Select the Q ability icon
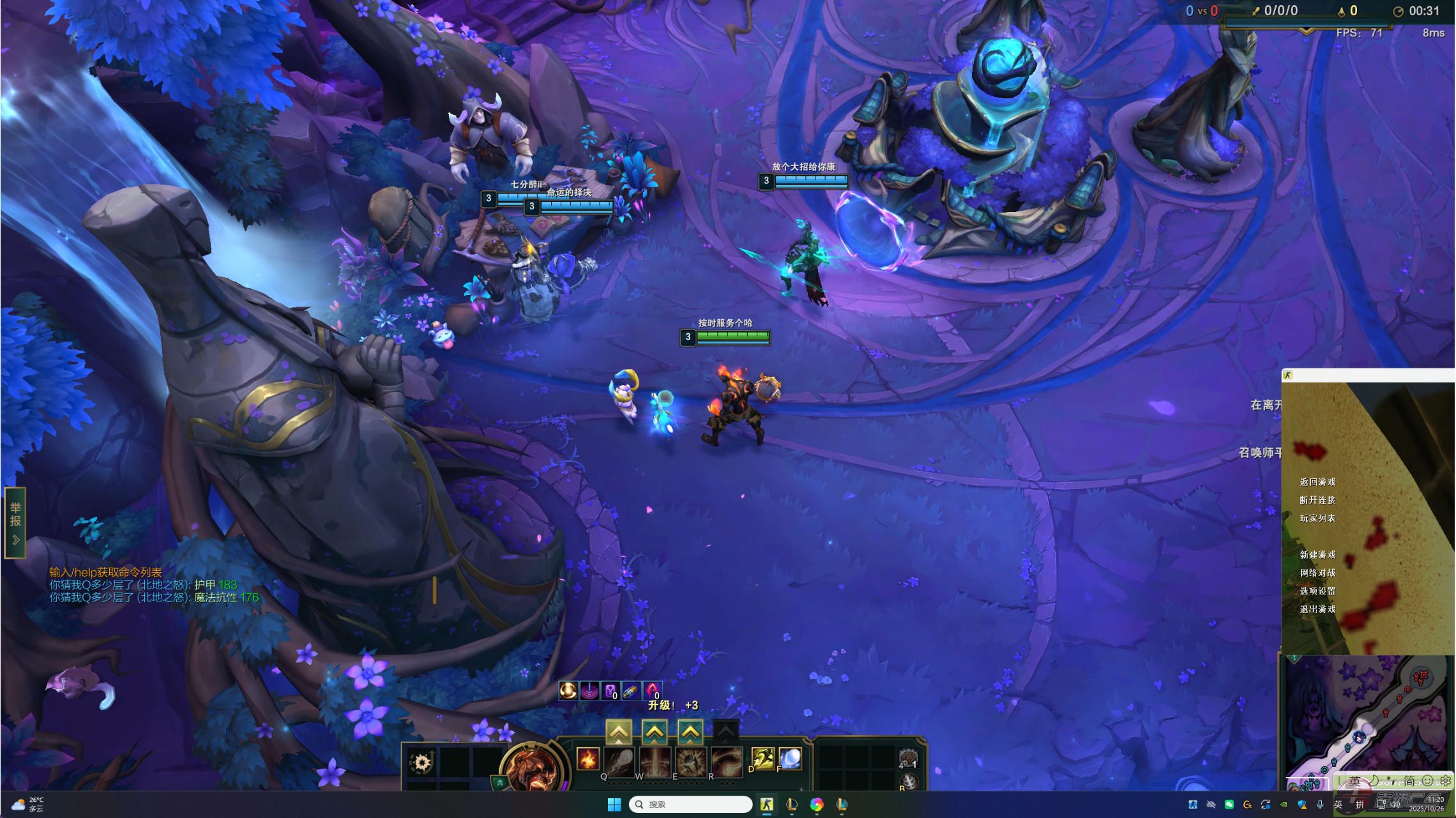 [619, 761]
